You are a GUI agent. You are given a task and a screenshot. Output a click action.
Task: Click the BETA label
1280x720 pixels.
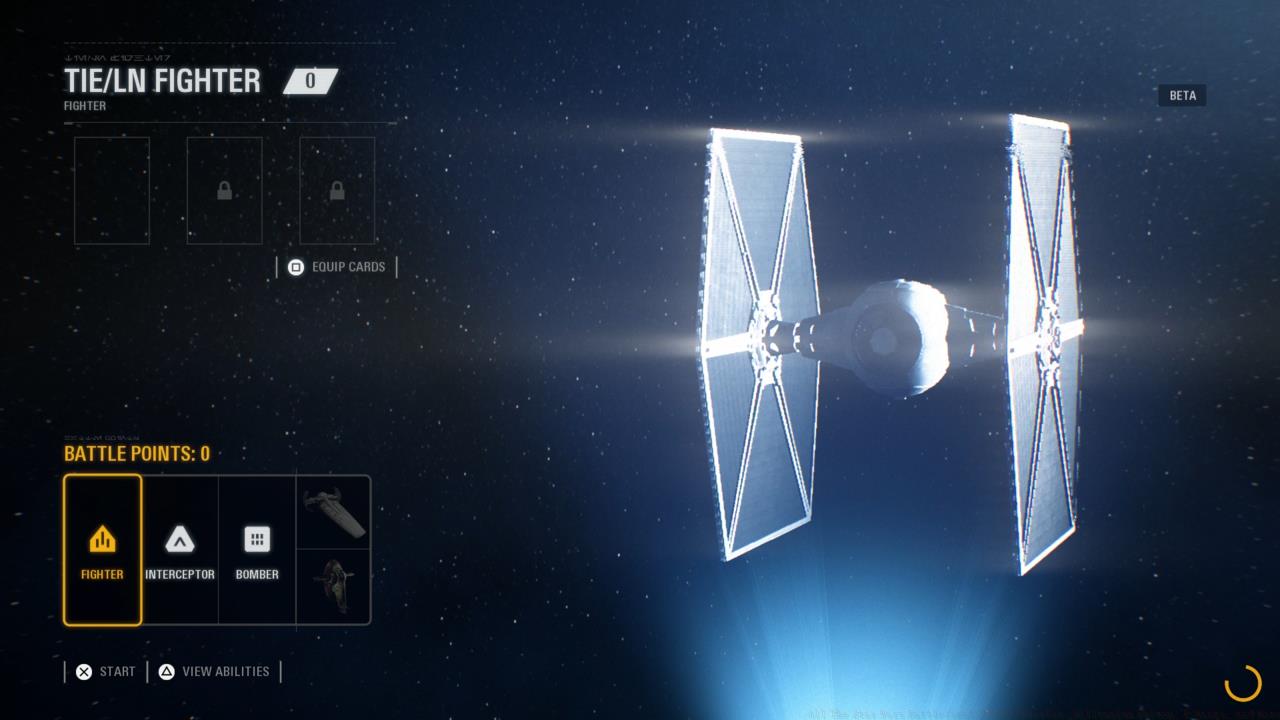tap(1182, 95)
